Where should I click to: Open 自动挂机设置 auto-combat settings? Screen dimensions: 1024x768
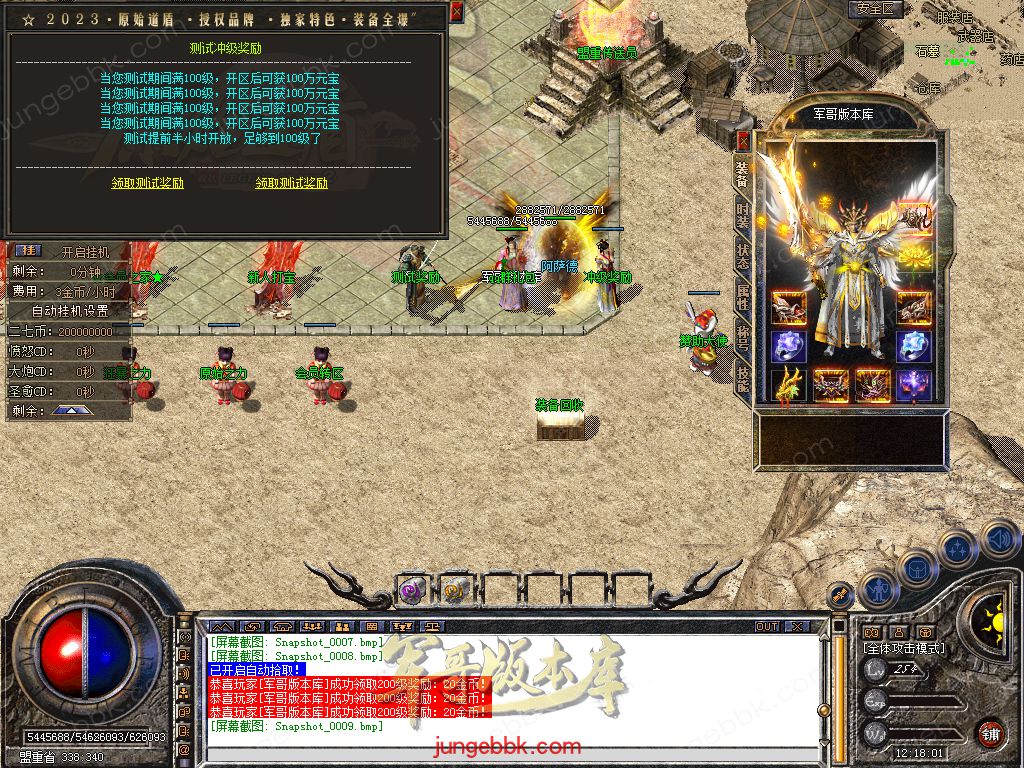(x=70, y=311)
